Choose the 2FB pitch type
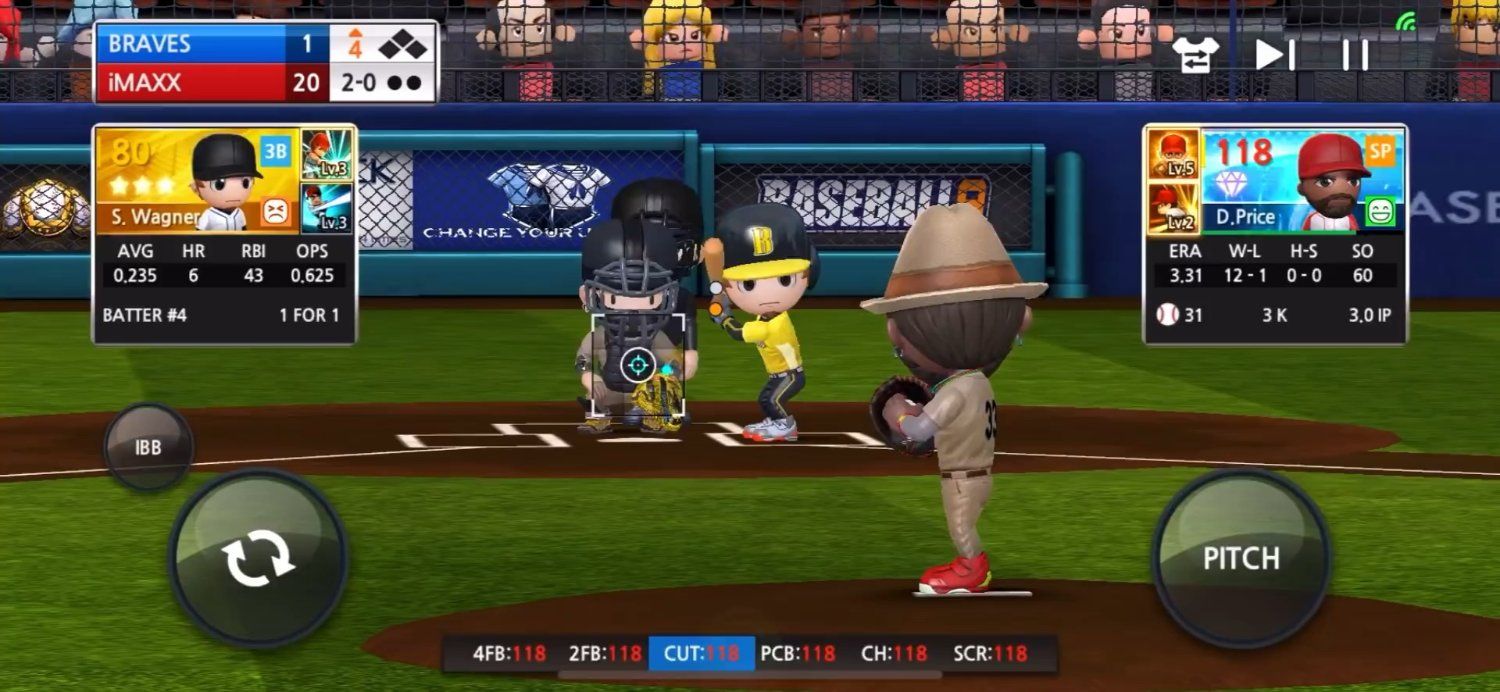Screen dimensions: 1500x692 tap(605, 654)
